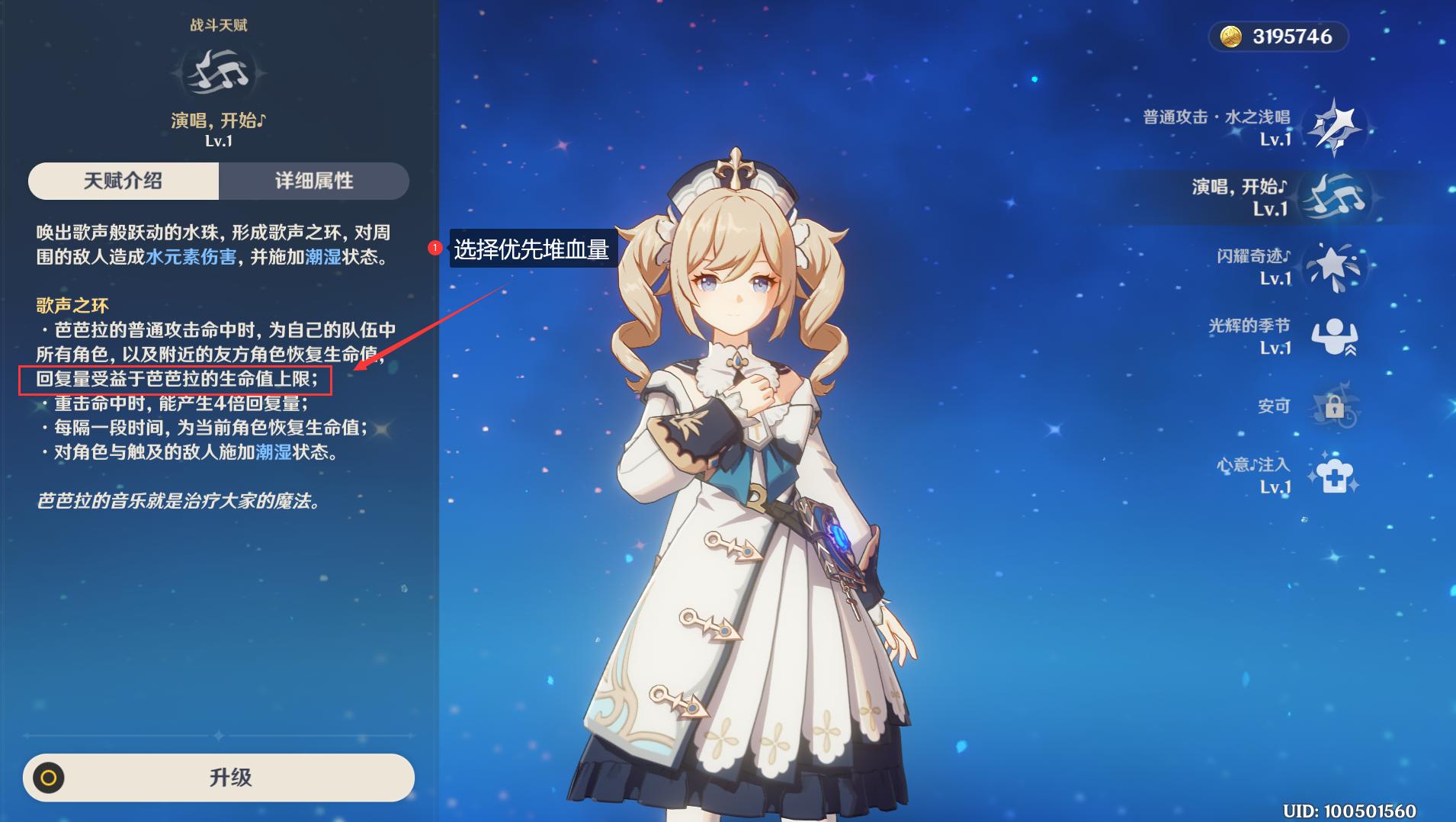The image size is (1456, 822).
Task: Click the musical note icon above 演唱，开始♪
Action: pyautogui.click(x=218, y=69)
